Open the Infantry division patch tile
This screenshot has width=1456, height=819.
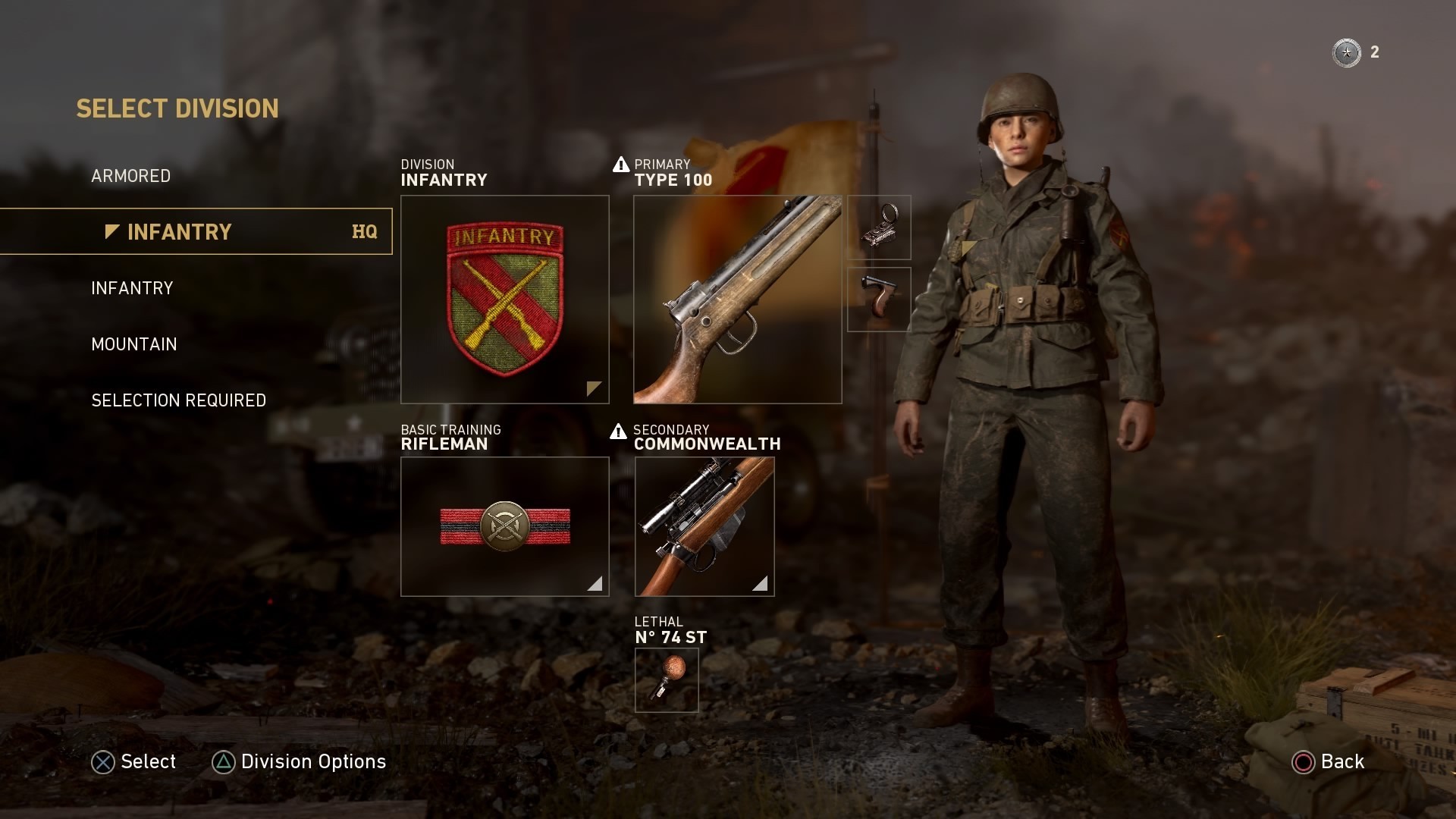(504, 300)
